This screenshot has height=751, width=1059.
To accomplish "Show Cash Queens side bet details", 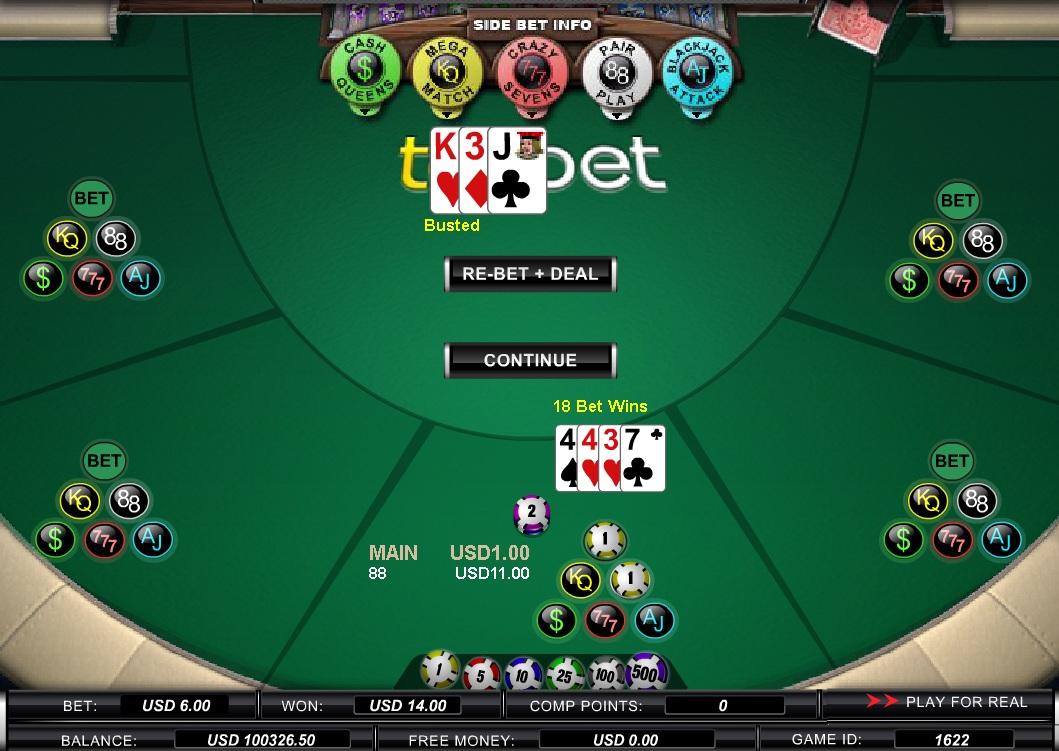I will pos(365,72).
